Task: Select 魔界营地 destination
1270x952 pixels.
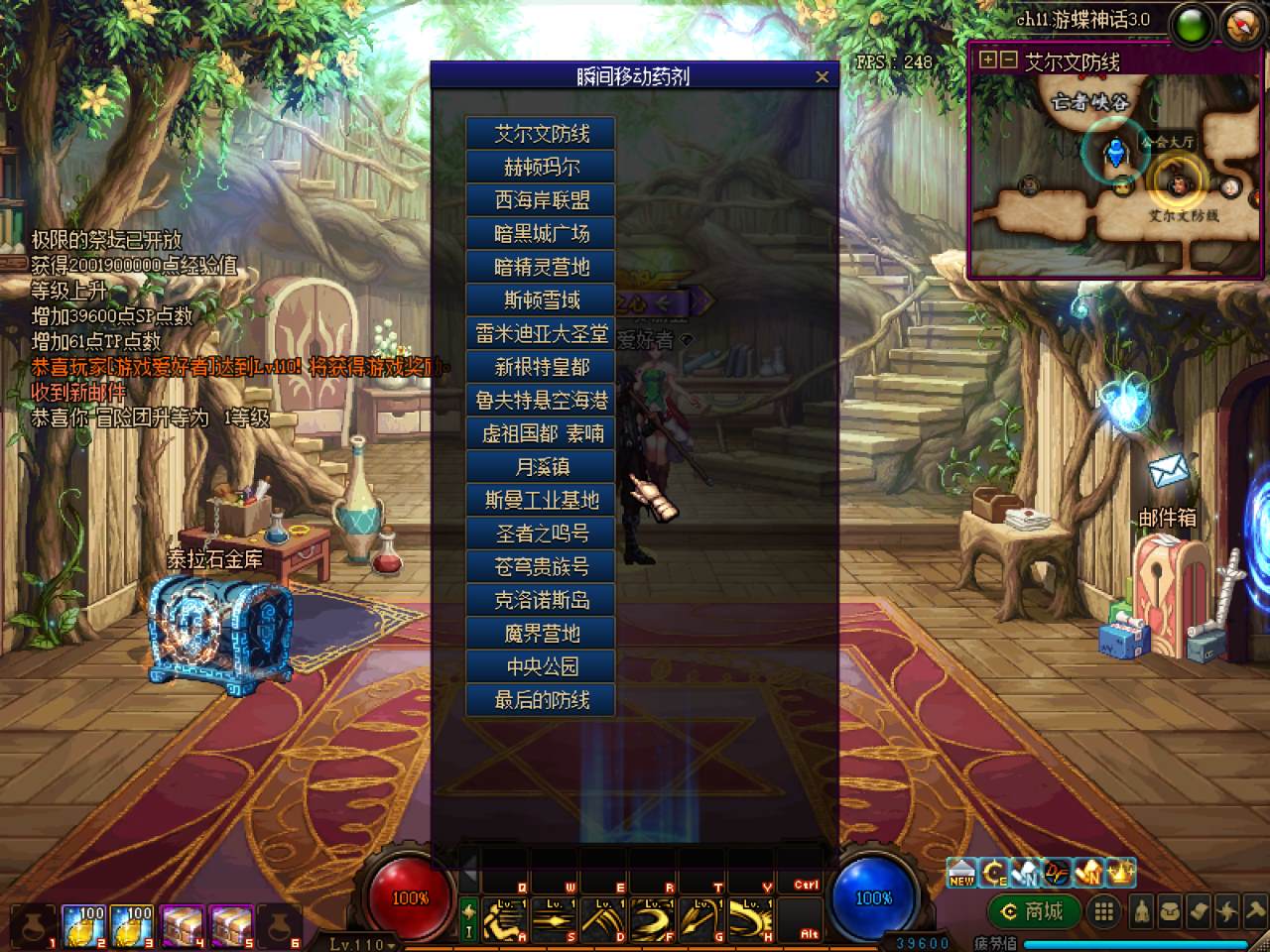Action: [x=541, y=634]
